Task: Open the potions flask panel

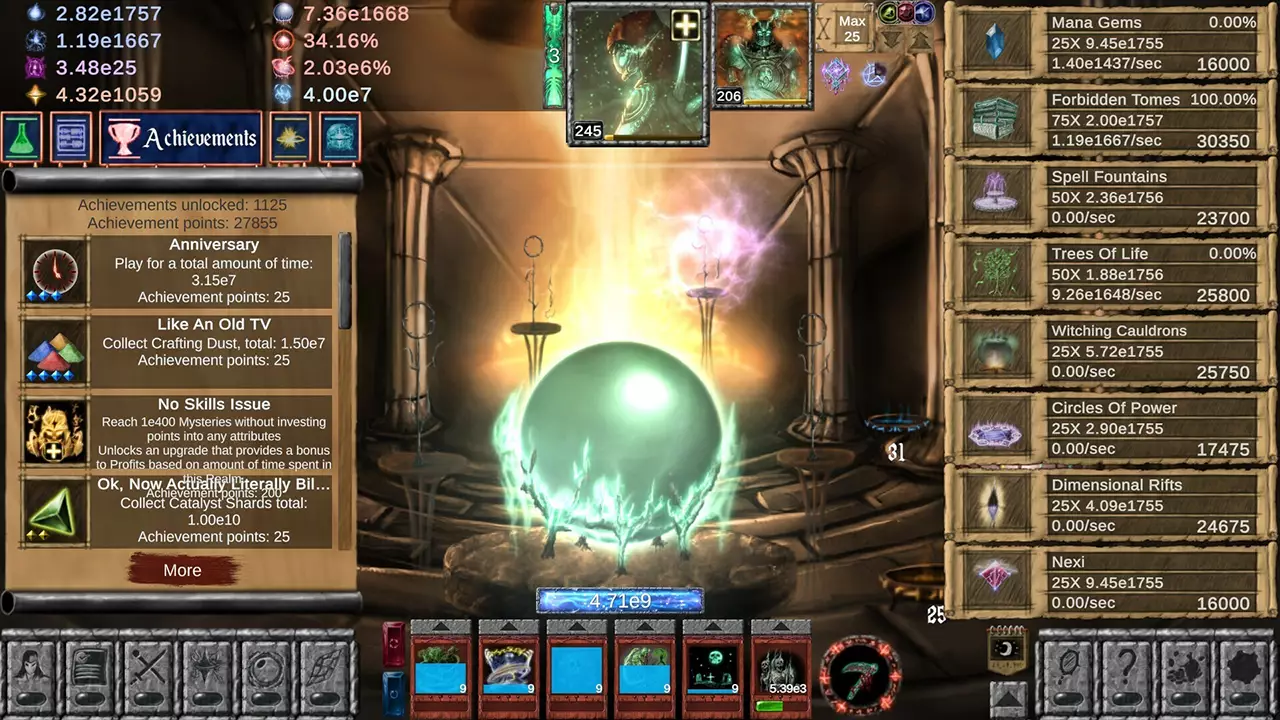Action: click(22, 137)
